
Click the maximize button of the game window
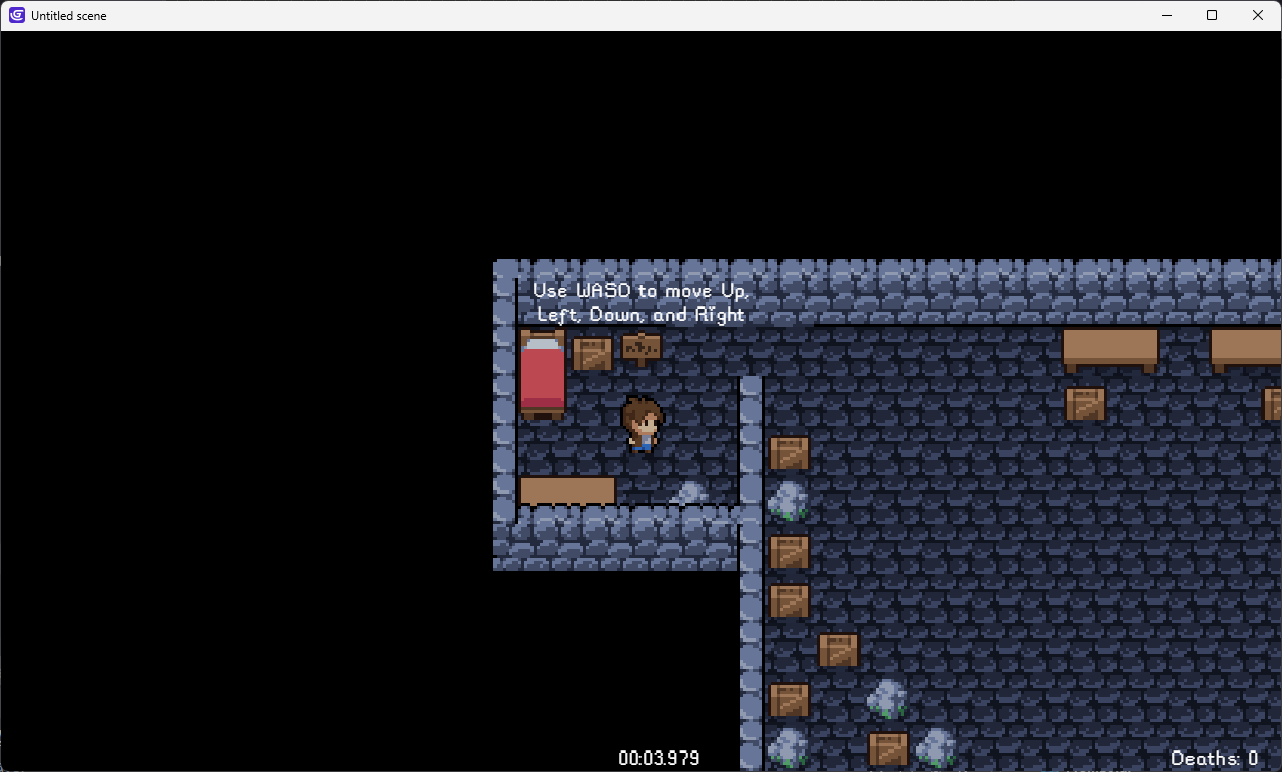click(1211, 15)
